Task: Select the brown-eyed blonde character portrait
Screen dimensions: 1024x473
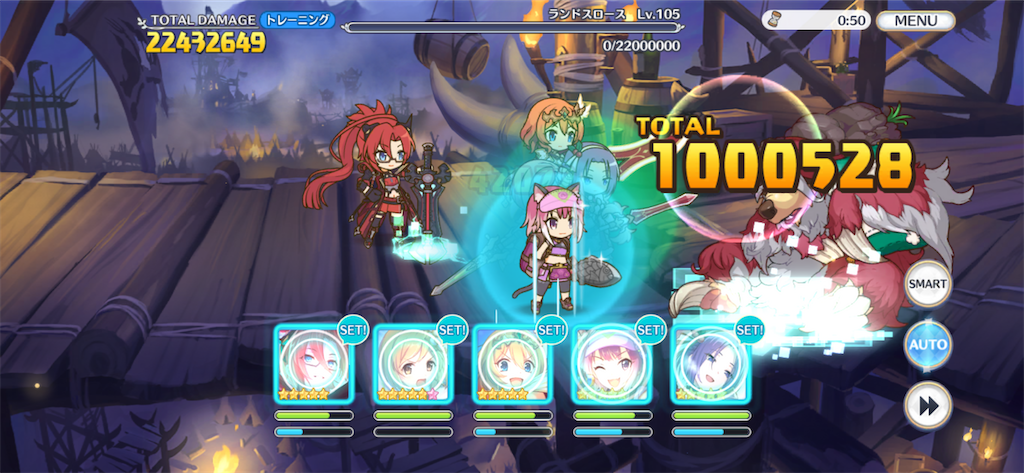Action: point(413,364)
